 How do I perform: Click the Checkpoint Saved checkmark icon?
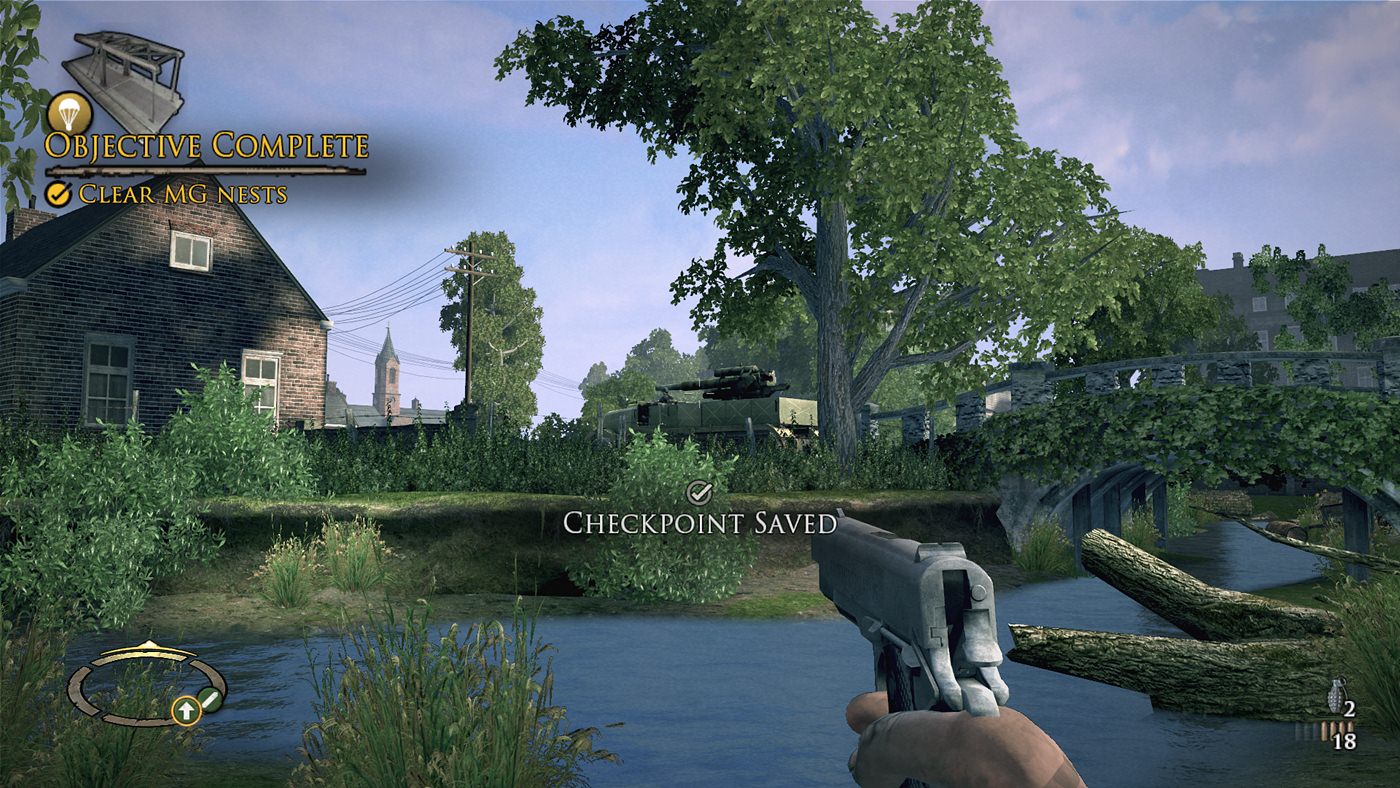699,492
